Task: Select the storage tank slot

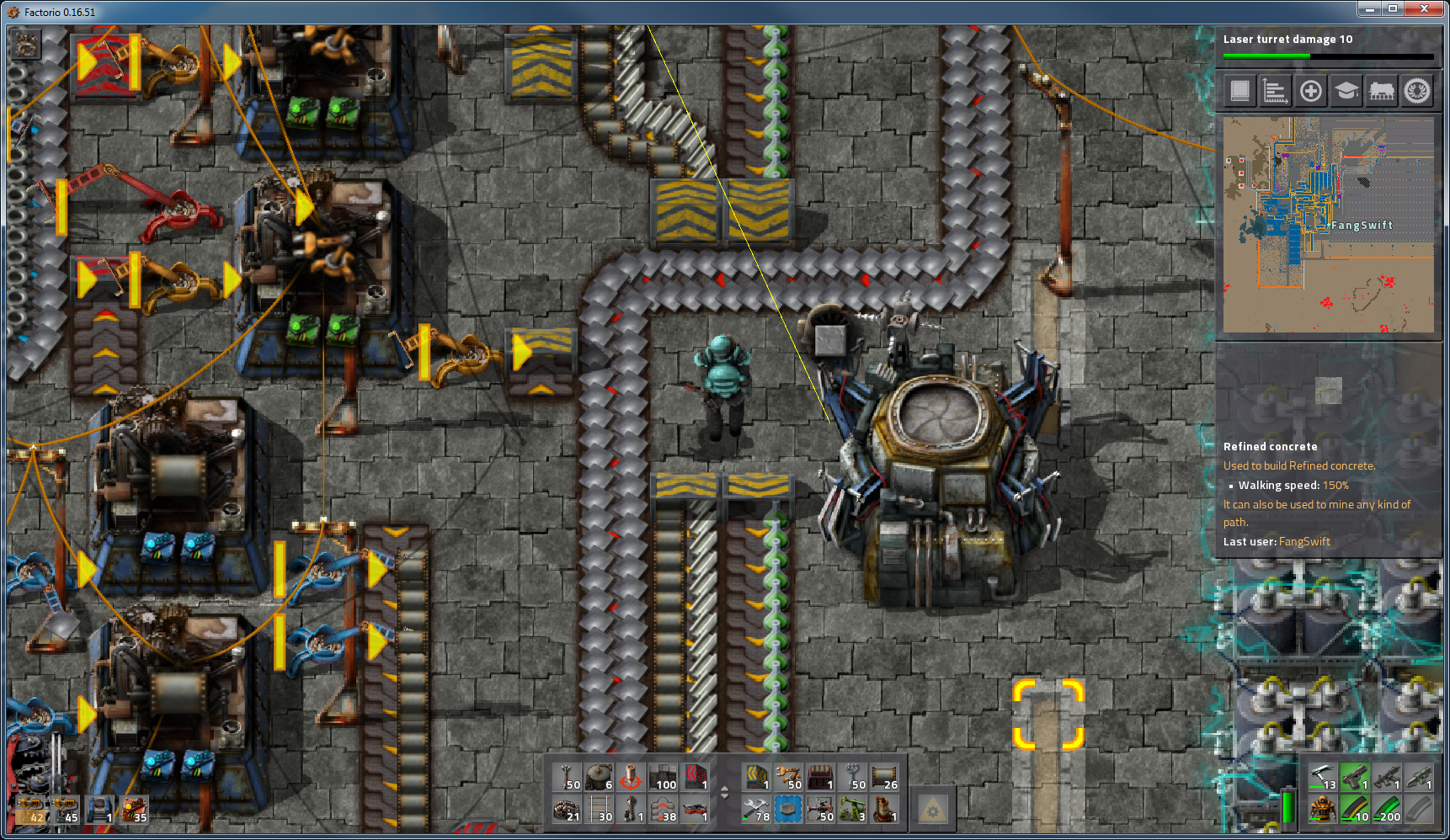Action: [599, 778]
